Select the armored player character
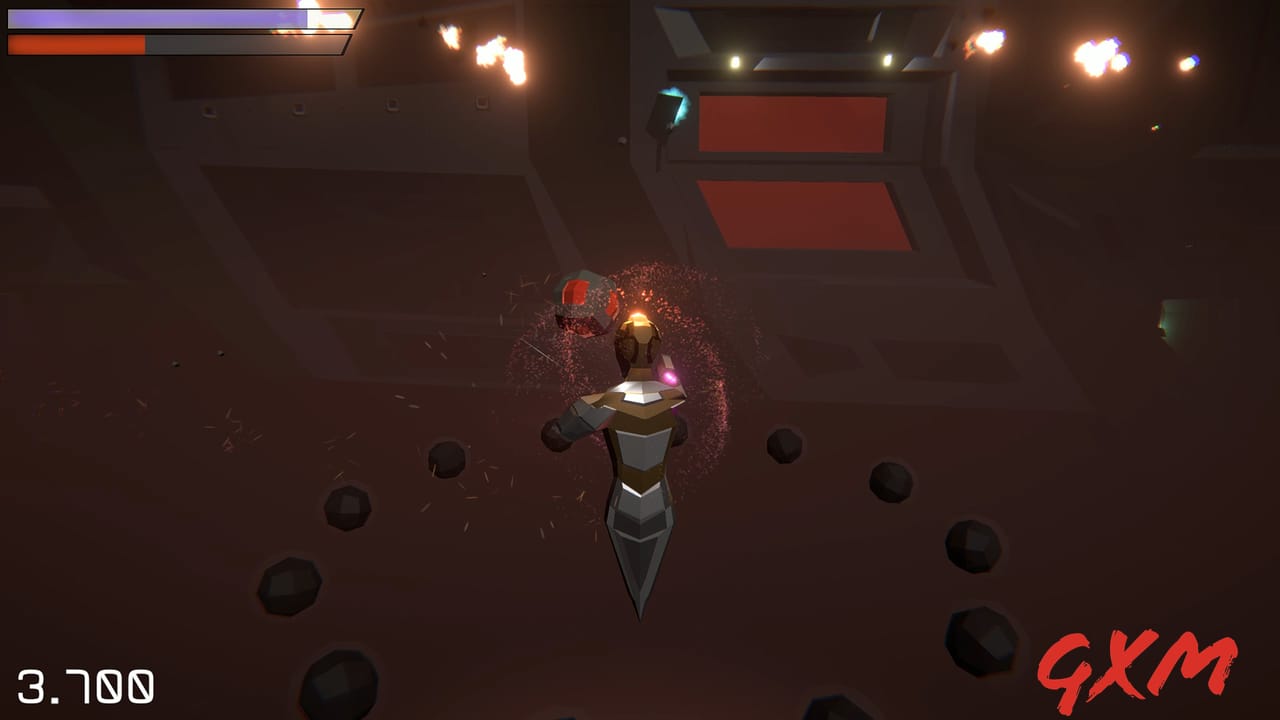This screenshot has height=720, width=1280. pyautogui.click(x=635, y=420)
